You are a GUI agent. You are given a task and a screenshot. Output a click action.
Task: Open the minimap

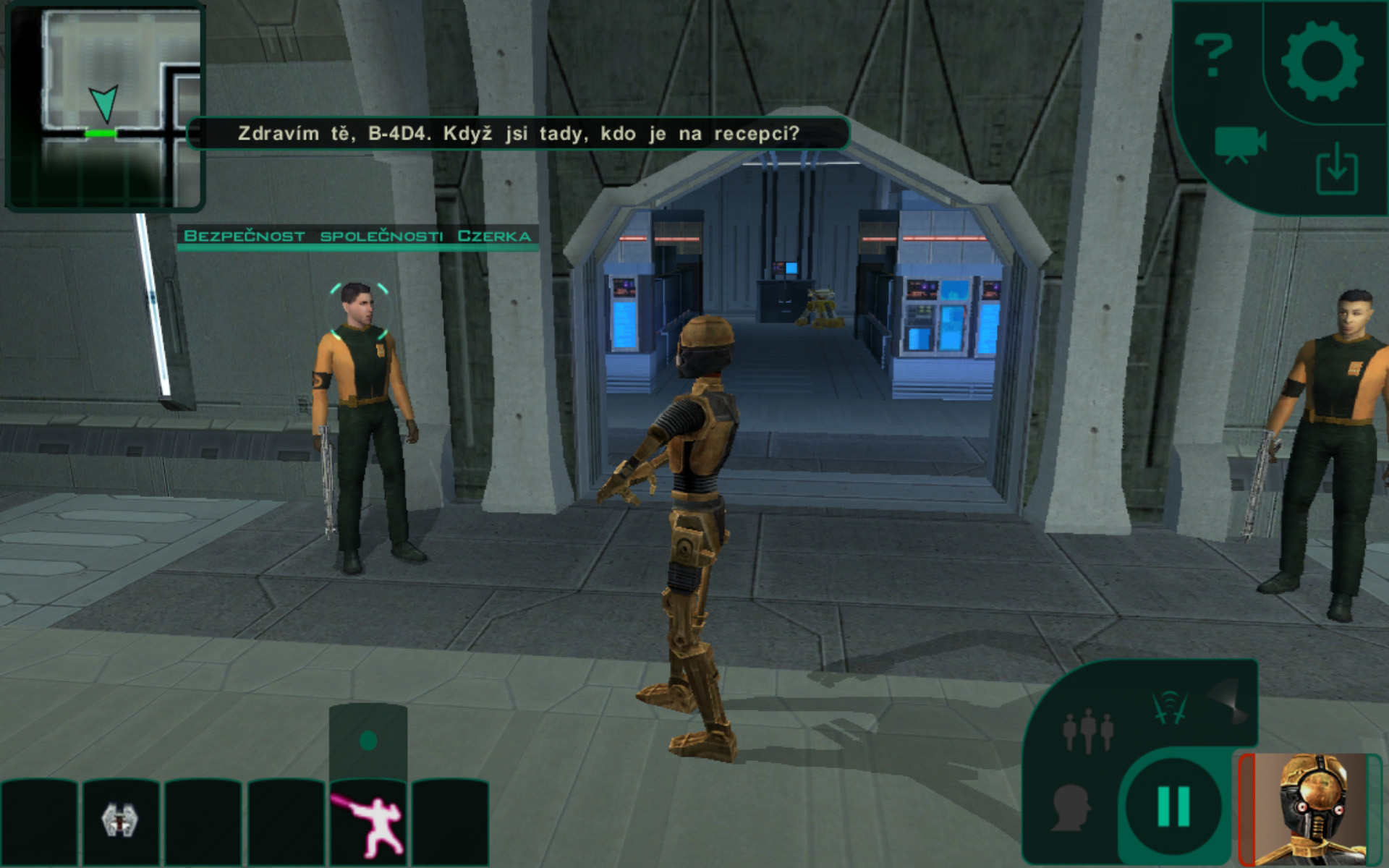pyautogui.click(x=105, y=106)
